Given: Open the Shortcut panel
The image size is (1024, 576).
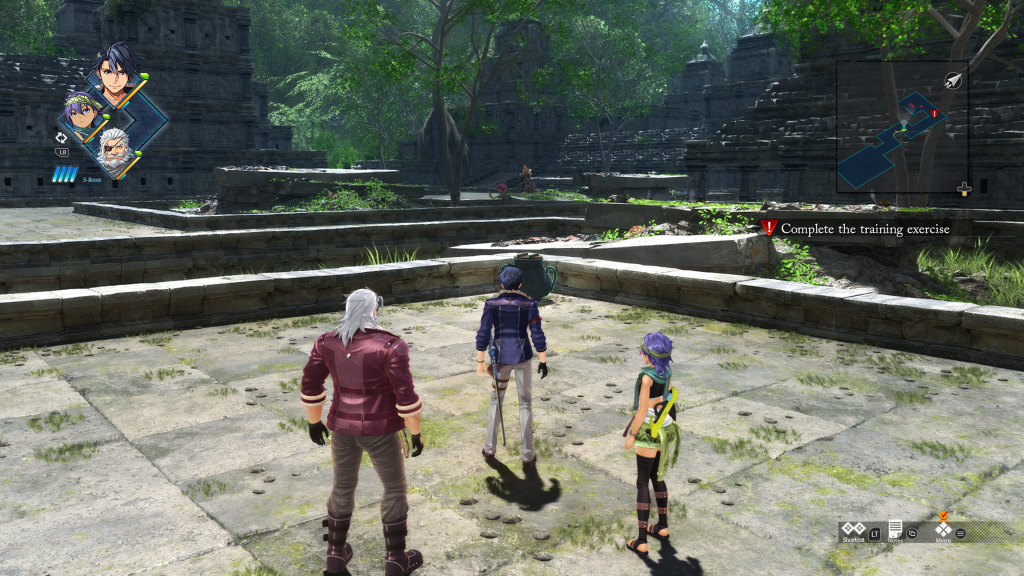Looking at the screenshot, I should tap(853, 529).
